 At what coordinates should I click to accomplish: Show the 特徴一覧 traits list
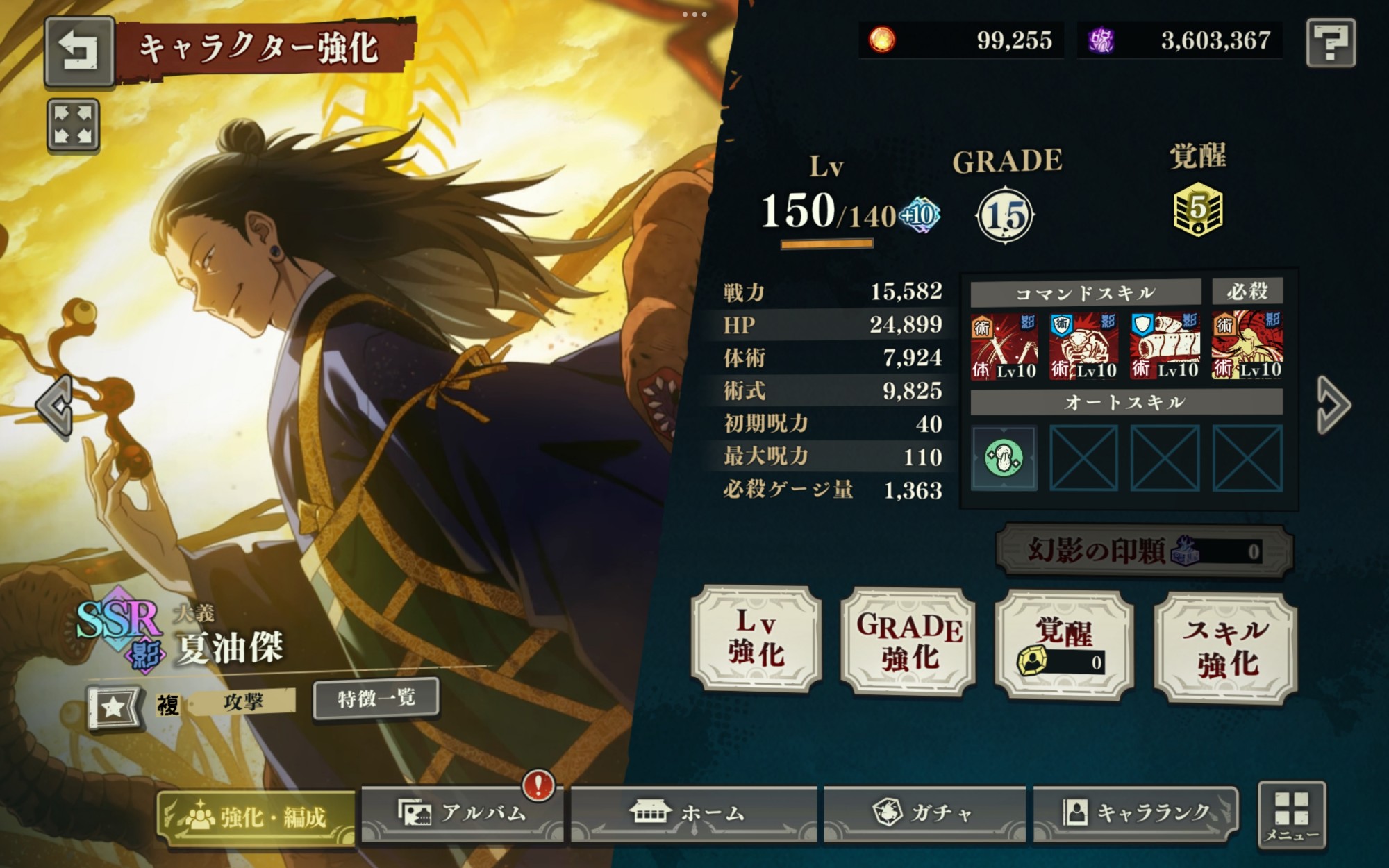point(376,698)
